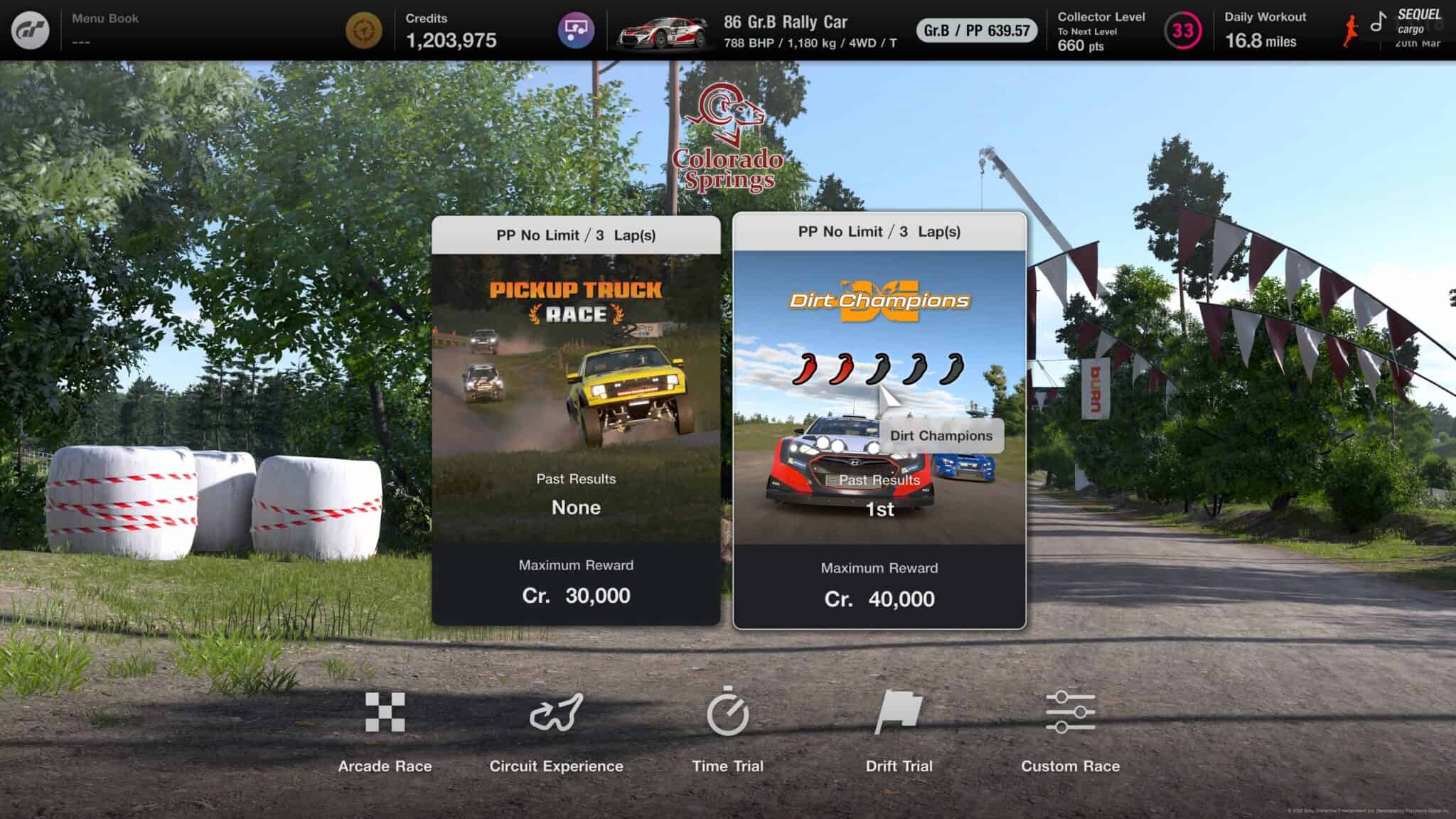
Task: Open the Menu Book panel
Action: point(105,30)
